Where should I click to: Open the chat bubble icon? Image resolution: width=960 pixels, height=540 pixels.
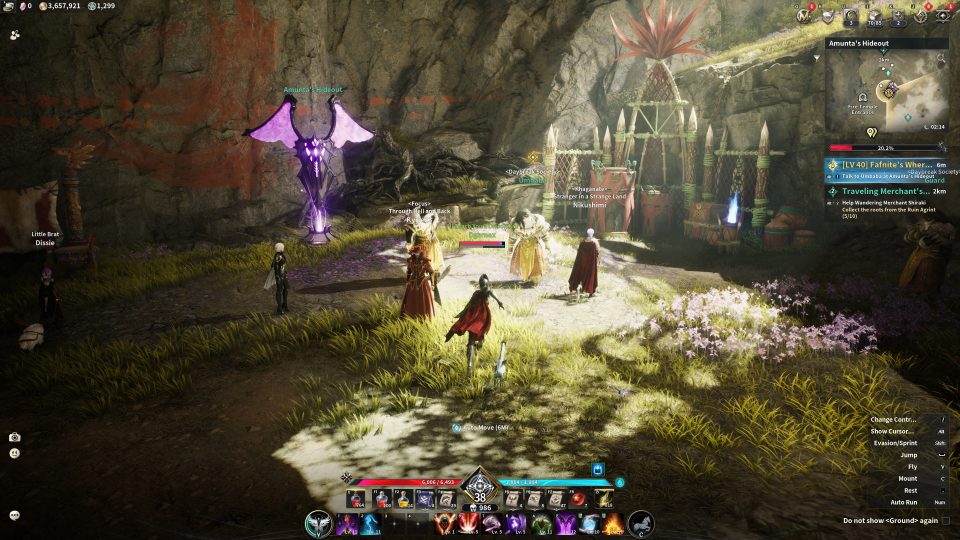pyautogui.click(x=15, y=515)
